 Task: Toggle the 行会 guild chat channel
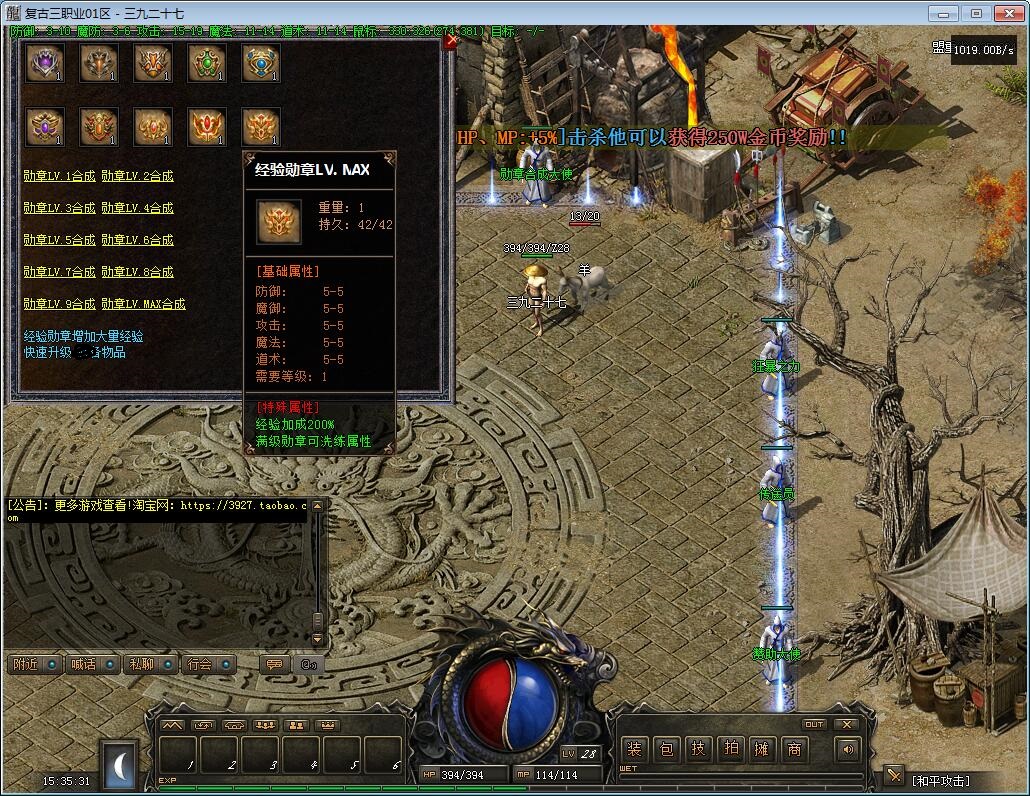(x=207, y=664)
